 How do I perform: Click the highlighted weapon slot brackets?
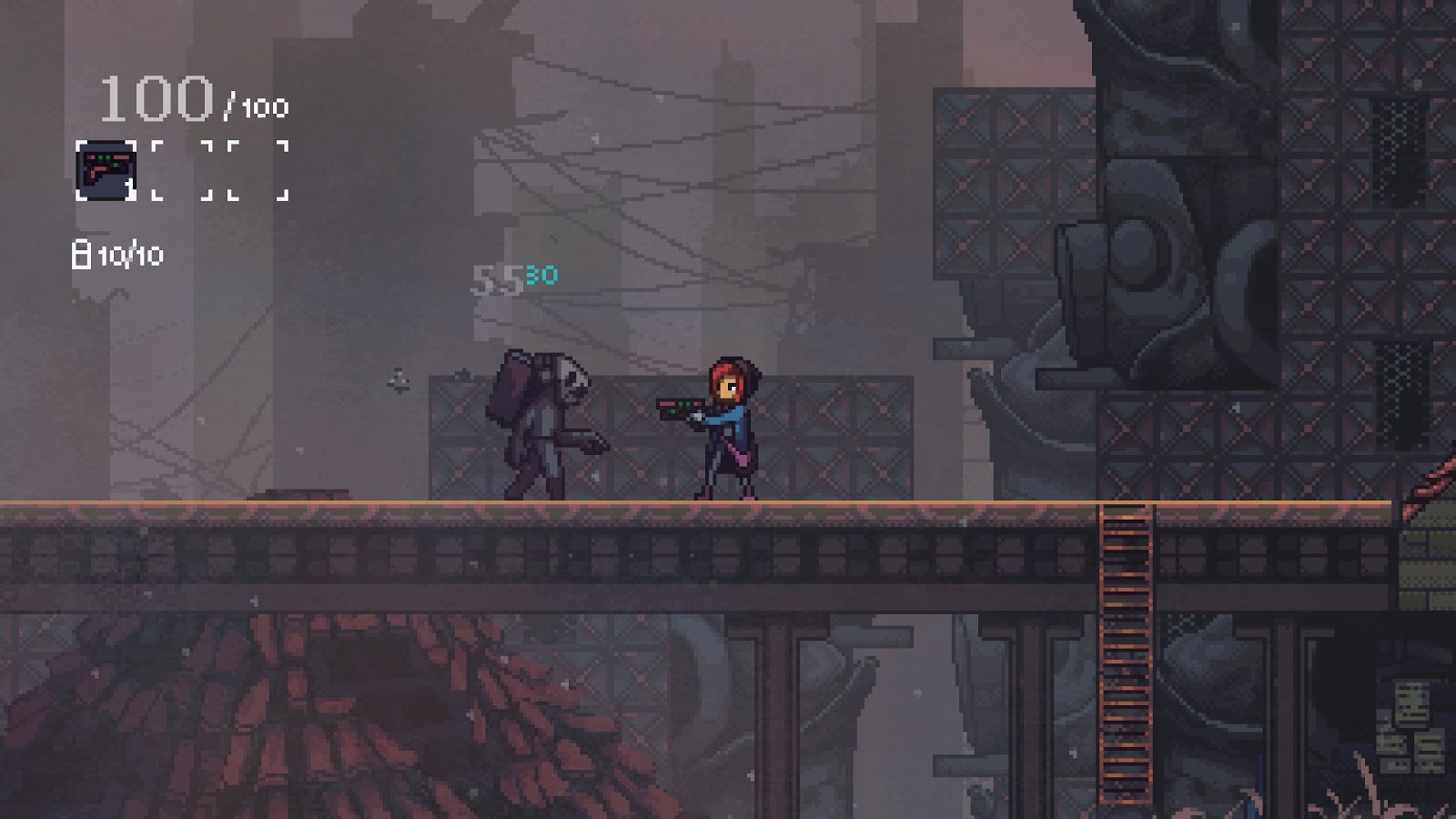pos(106,169)
